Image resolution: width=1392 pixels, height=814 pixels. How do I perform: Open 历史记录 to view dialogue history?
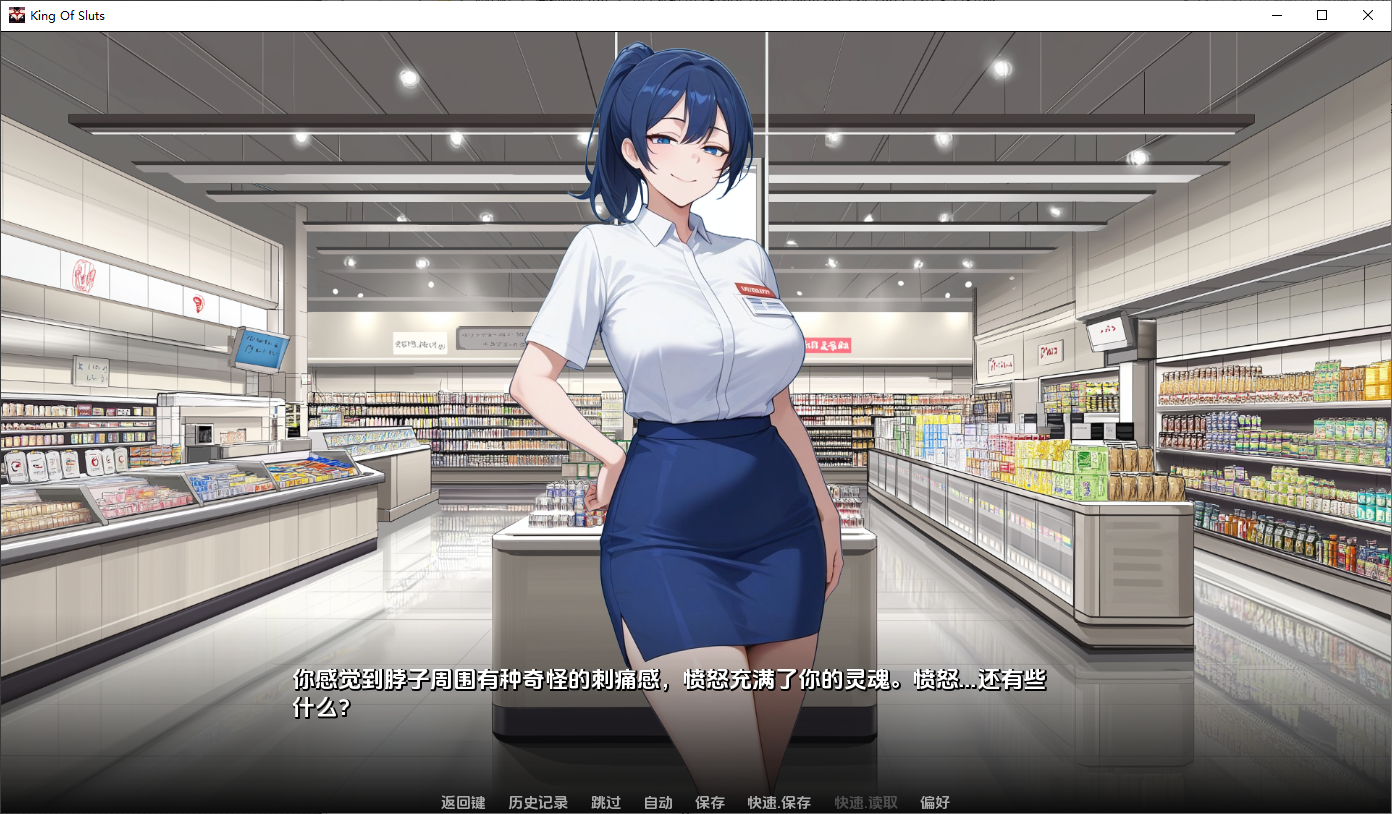click(537, 802)
